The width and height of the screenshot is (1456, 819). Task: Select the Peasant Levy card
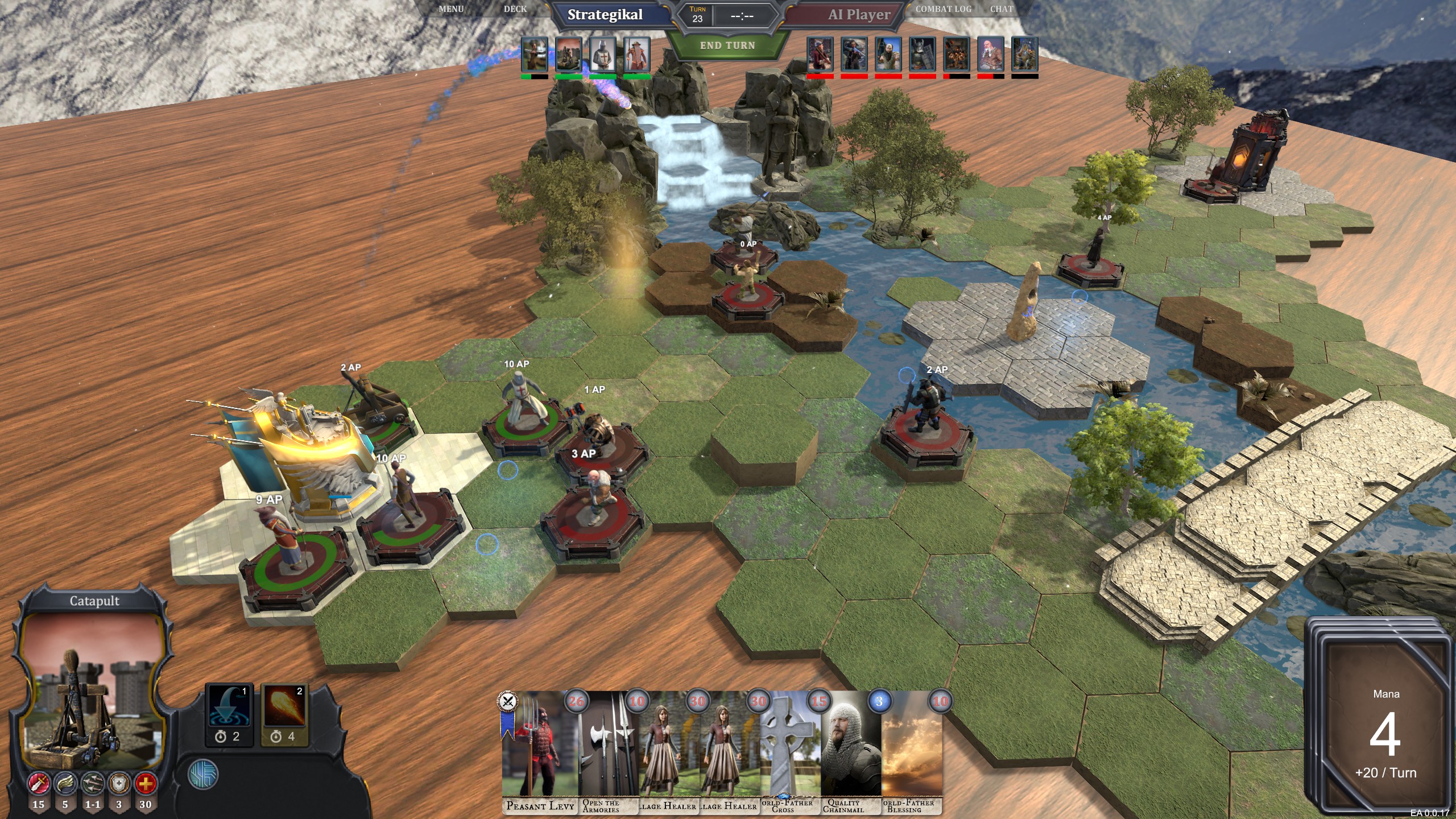(539, 751)
